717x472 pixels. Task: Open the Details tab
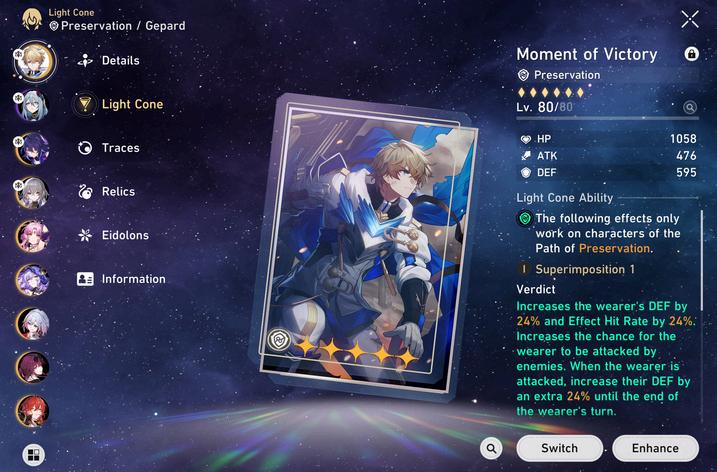(108, 61)
